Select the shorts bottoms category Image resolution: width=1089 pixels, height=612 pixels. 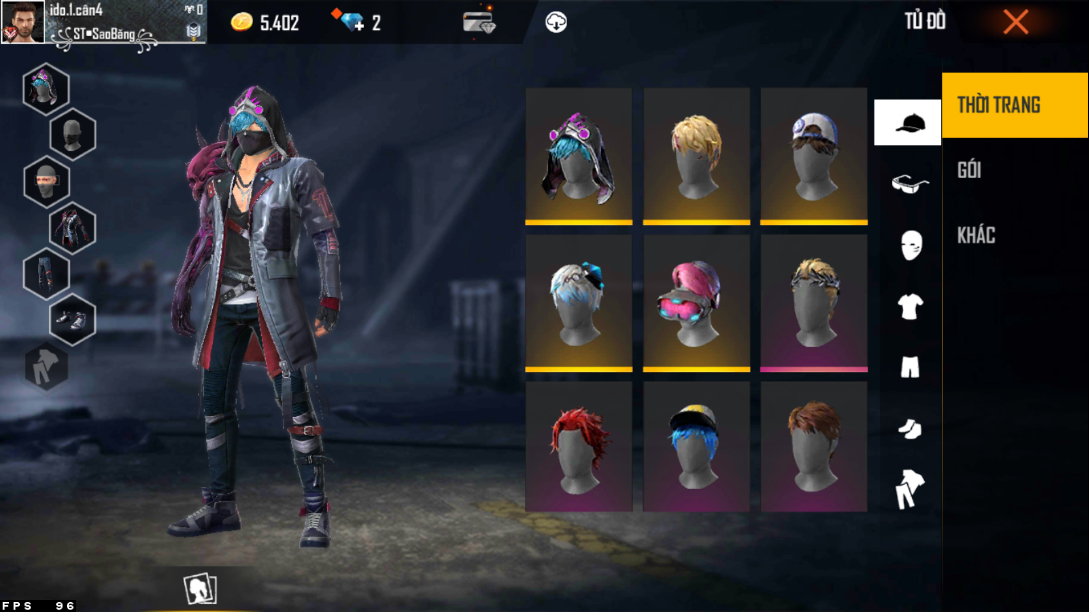910,367
